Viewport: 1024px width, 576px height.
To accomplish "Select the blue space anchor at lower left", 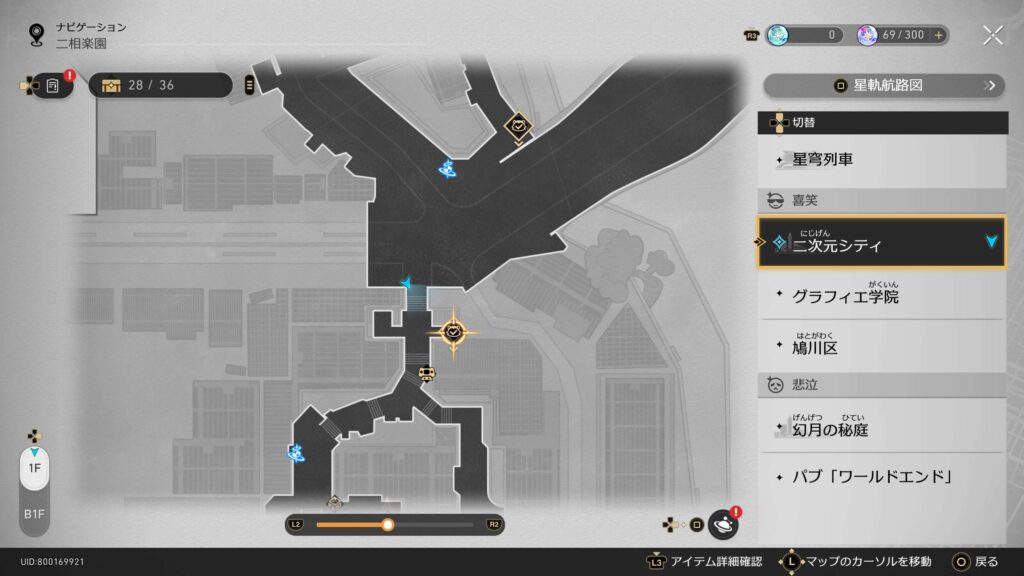I will coord(296,453).
